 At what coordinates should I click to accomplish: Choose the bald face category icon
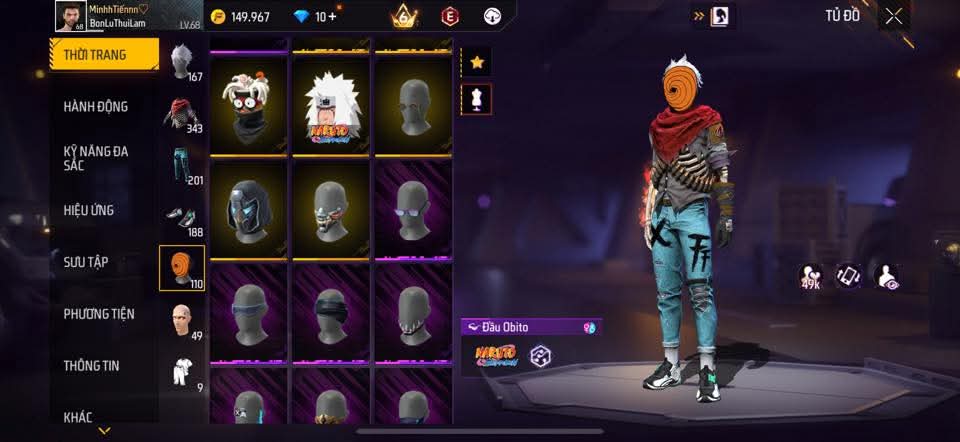tap(181, 321)
